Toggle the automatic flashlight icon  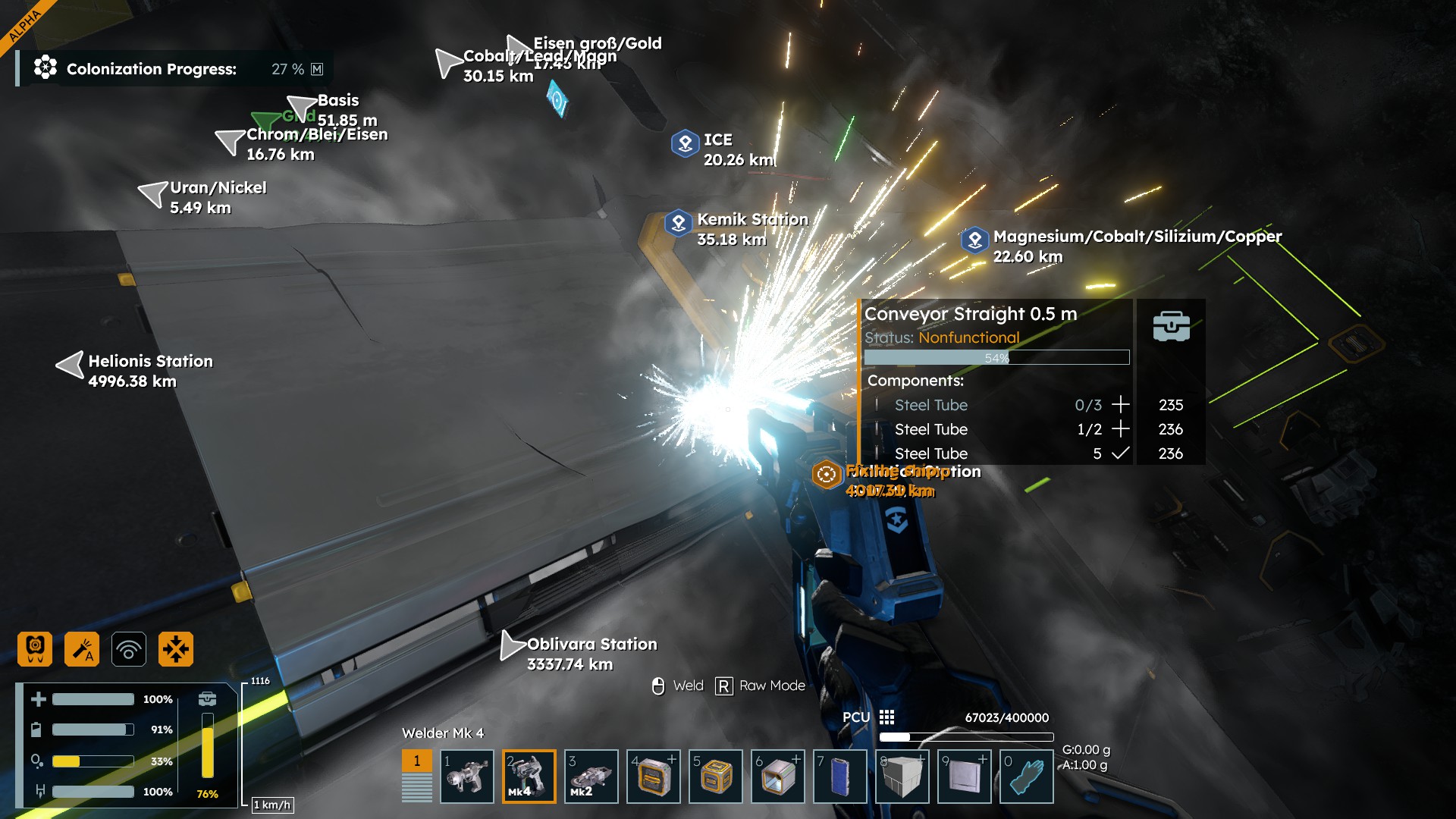(82, 649)
